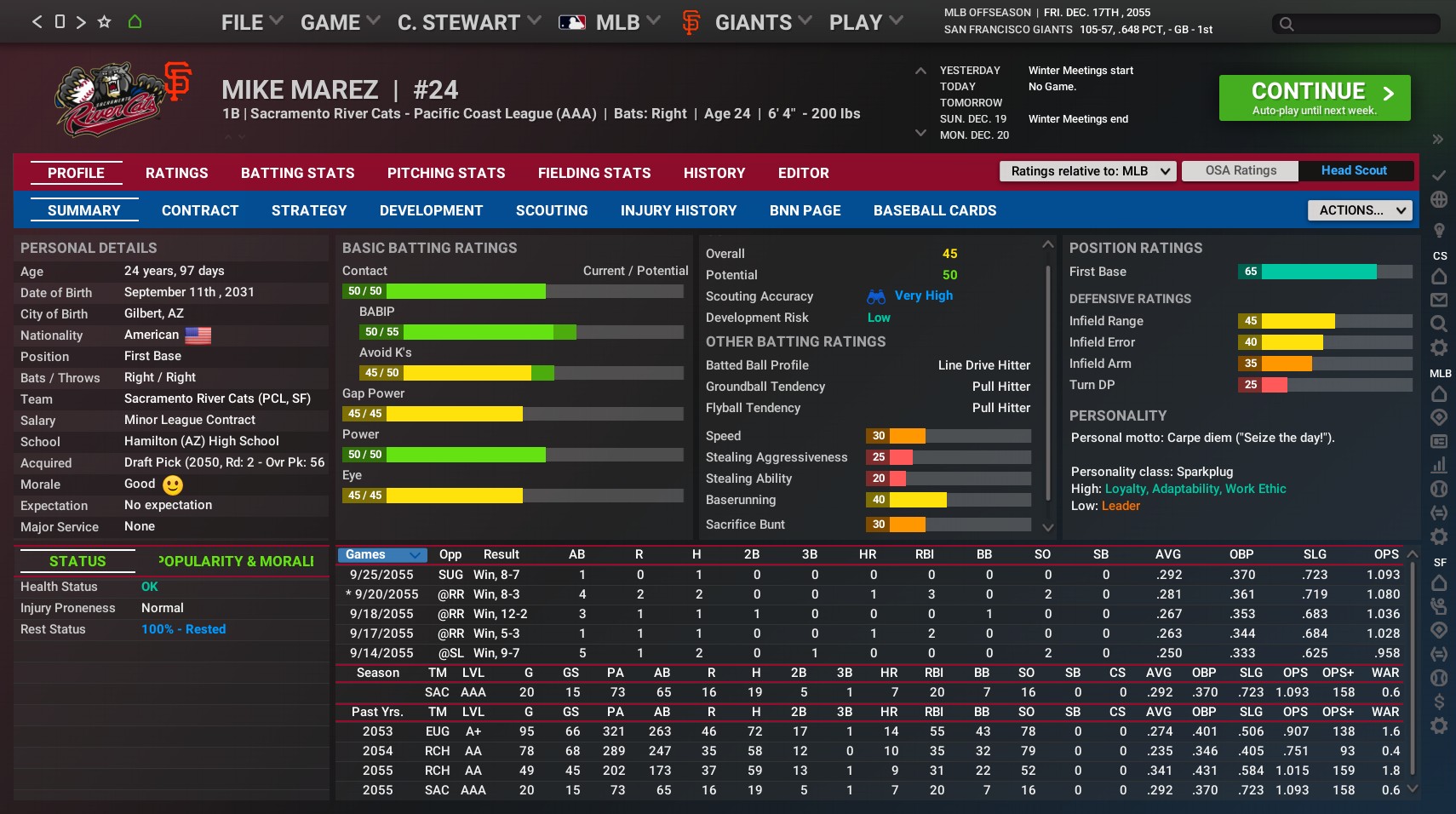The height and width of the screenshot is (814, 1456).
Task: Switch to Head Scout ratings
Action: coord(1353,170)
